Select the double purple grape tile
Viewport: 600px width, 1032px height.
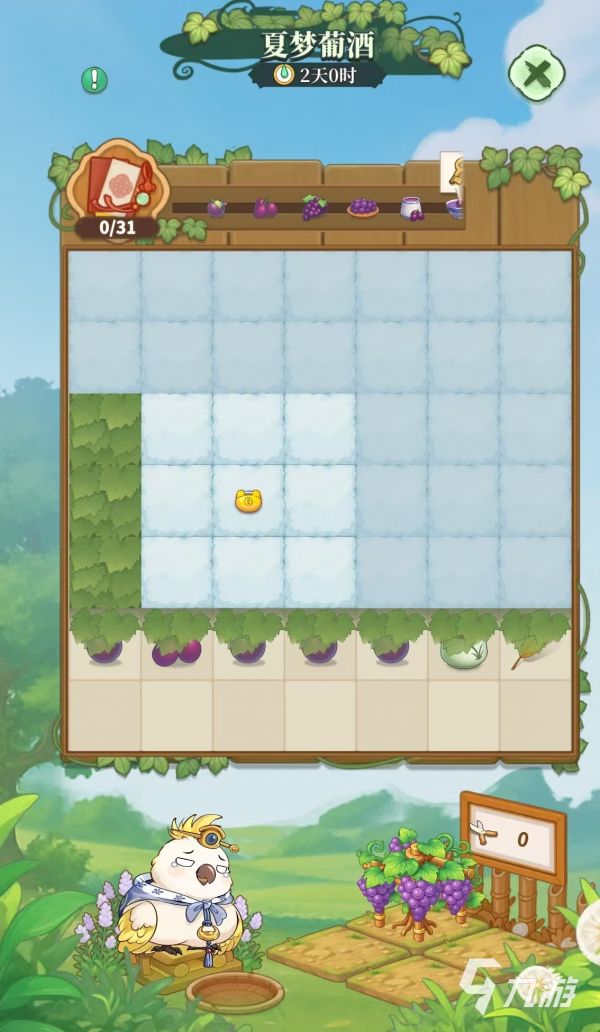point(176,651)
